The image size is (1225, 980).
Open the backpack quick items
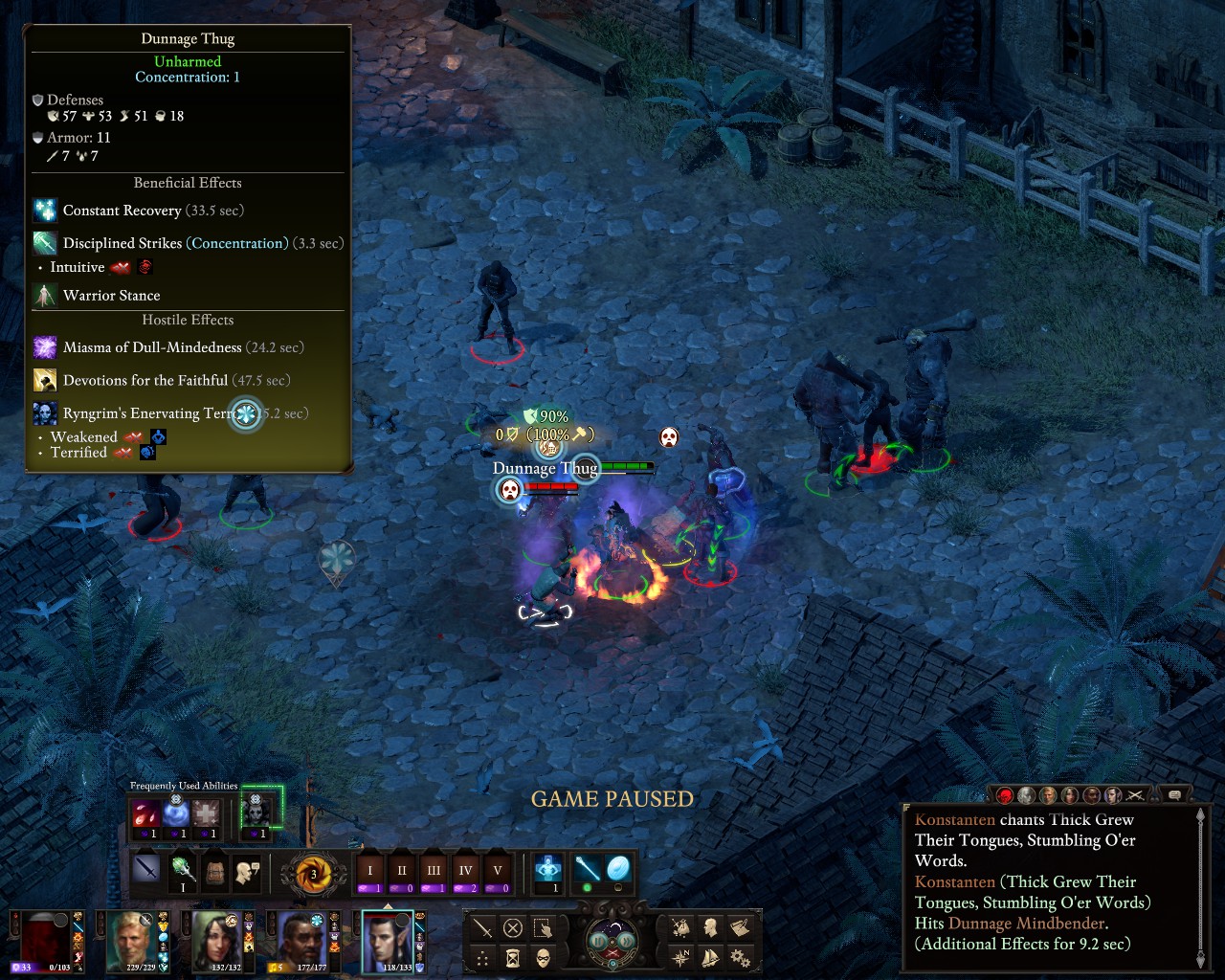[x=215, y=871]
